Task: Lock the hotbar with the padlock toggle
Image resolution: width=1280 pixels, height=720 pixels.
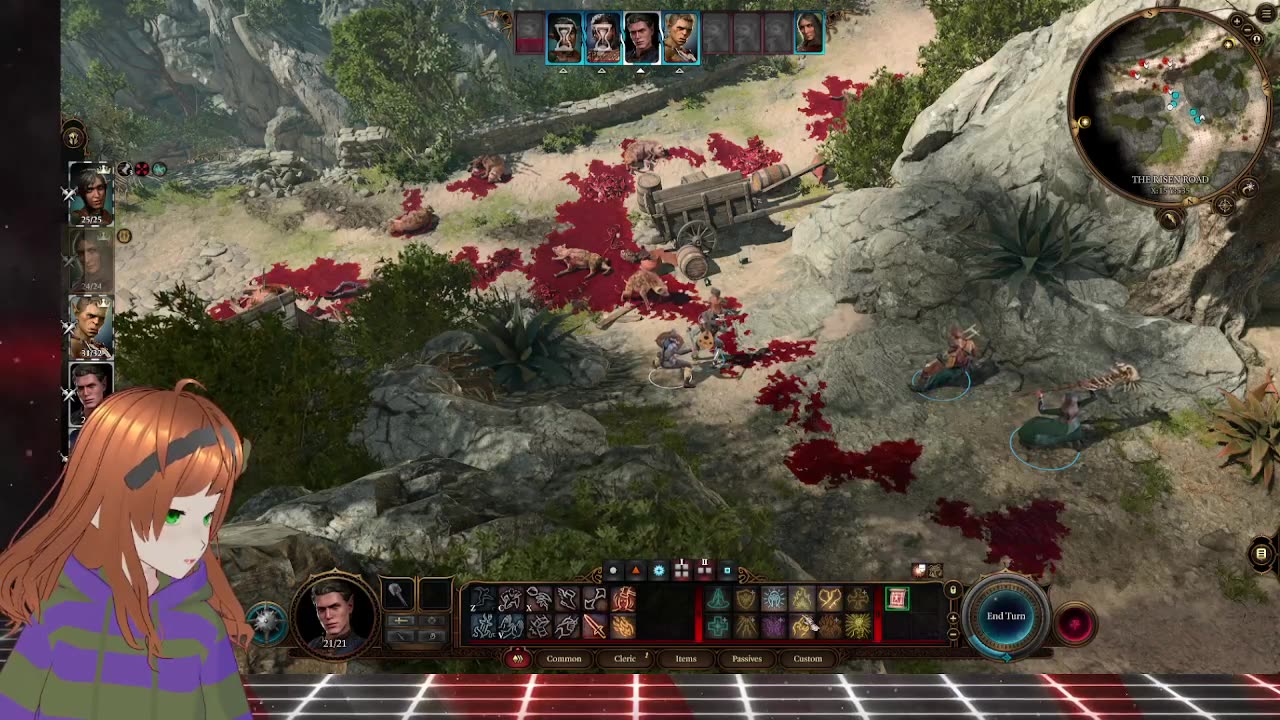Action: [951, 589]
